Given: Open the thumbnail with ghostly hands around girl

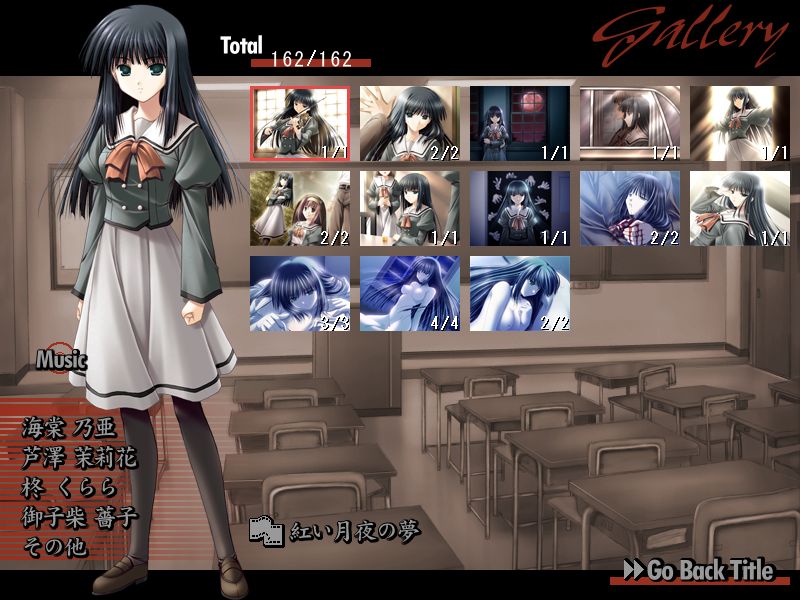Looking at the screenshot, I should 519,208.
